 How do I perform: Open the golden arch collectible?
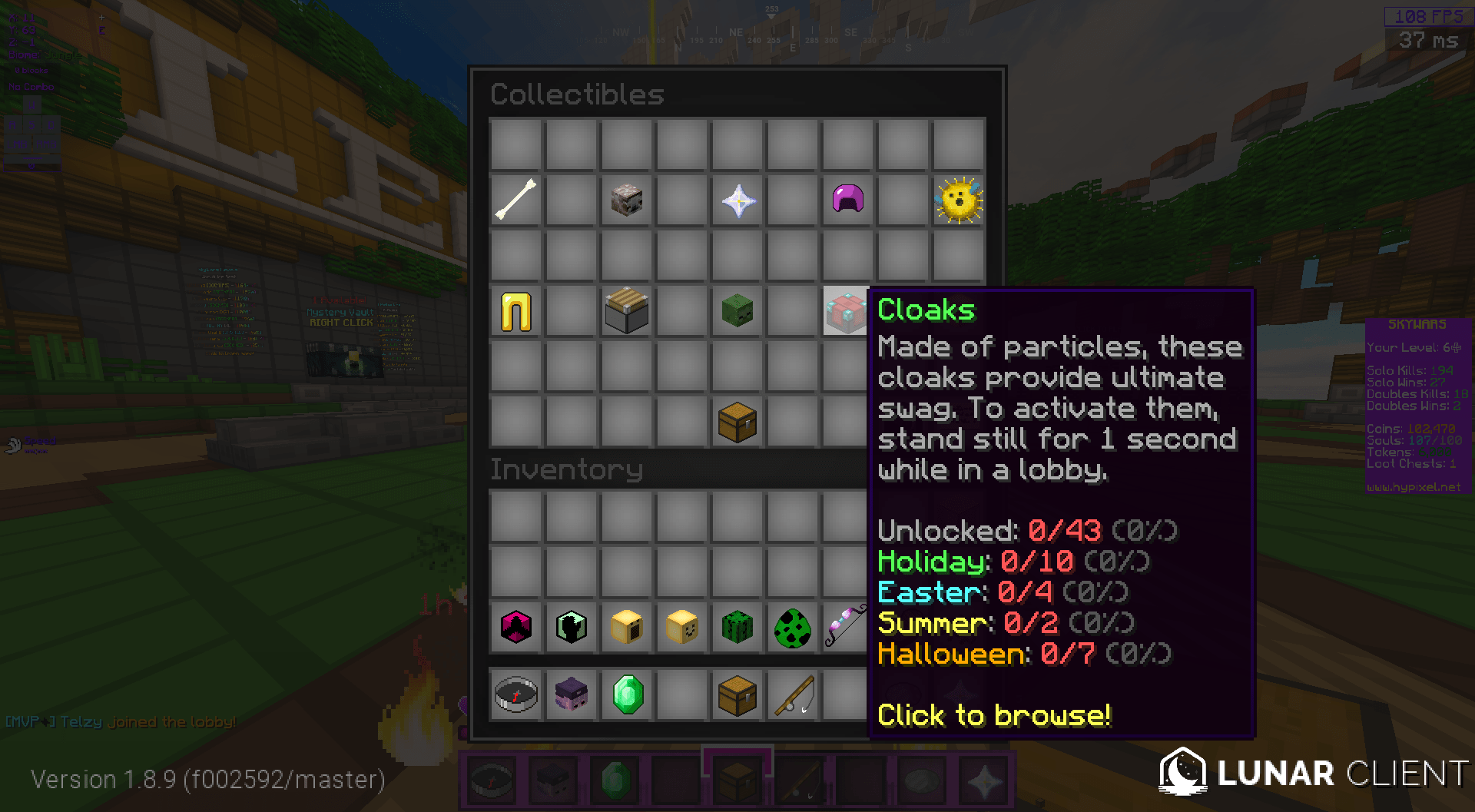(515, 310)
